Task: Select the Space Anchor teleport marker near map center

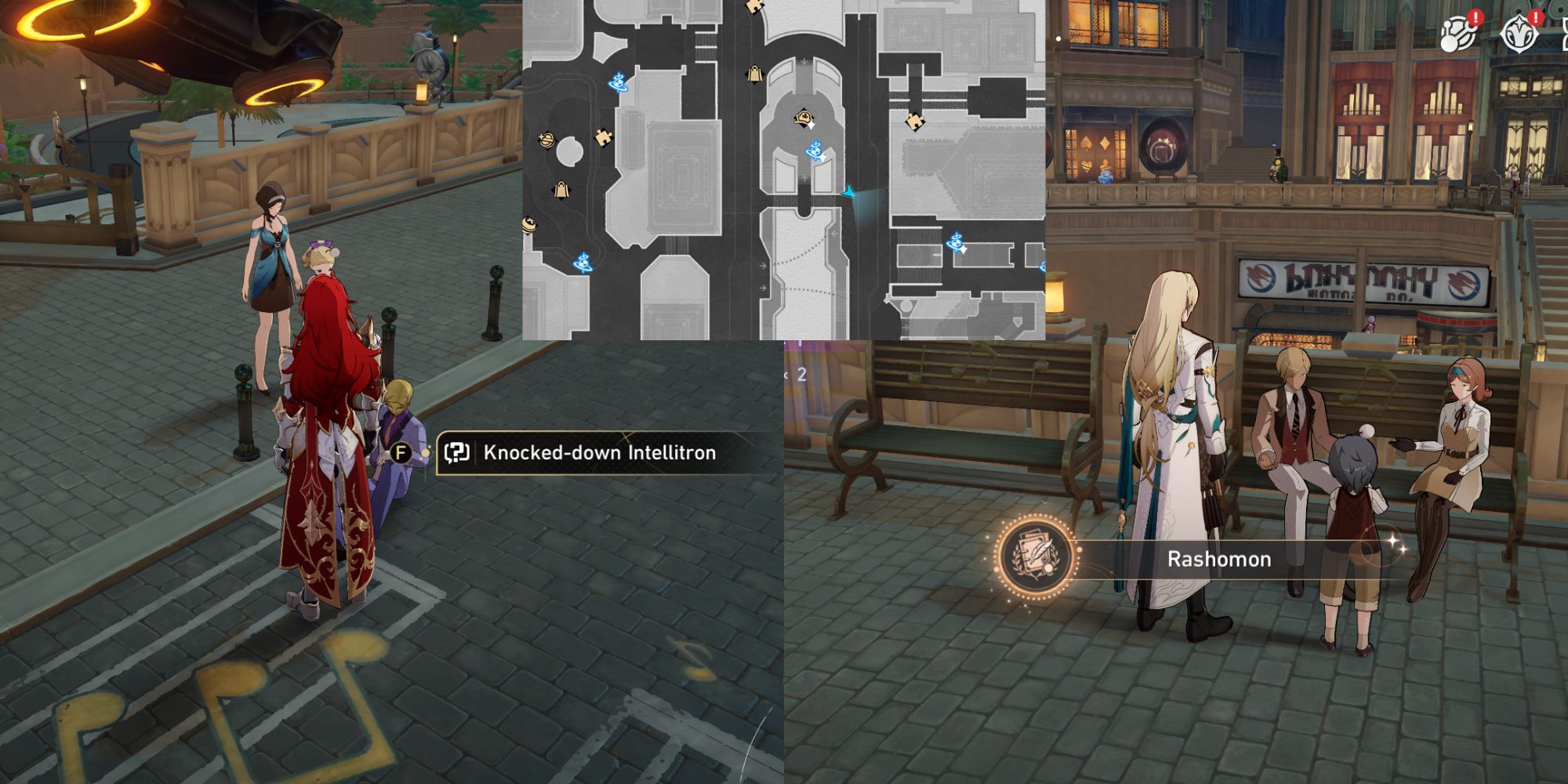Action: (x=814, y=151)
